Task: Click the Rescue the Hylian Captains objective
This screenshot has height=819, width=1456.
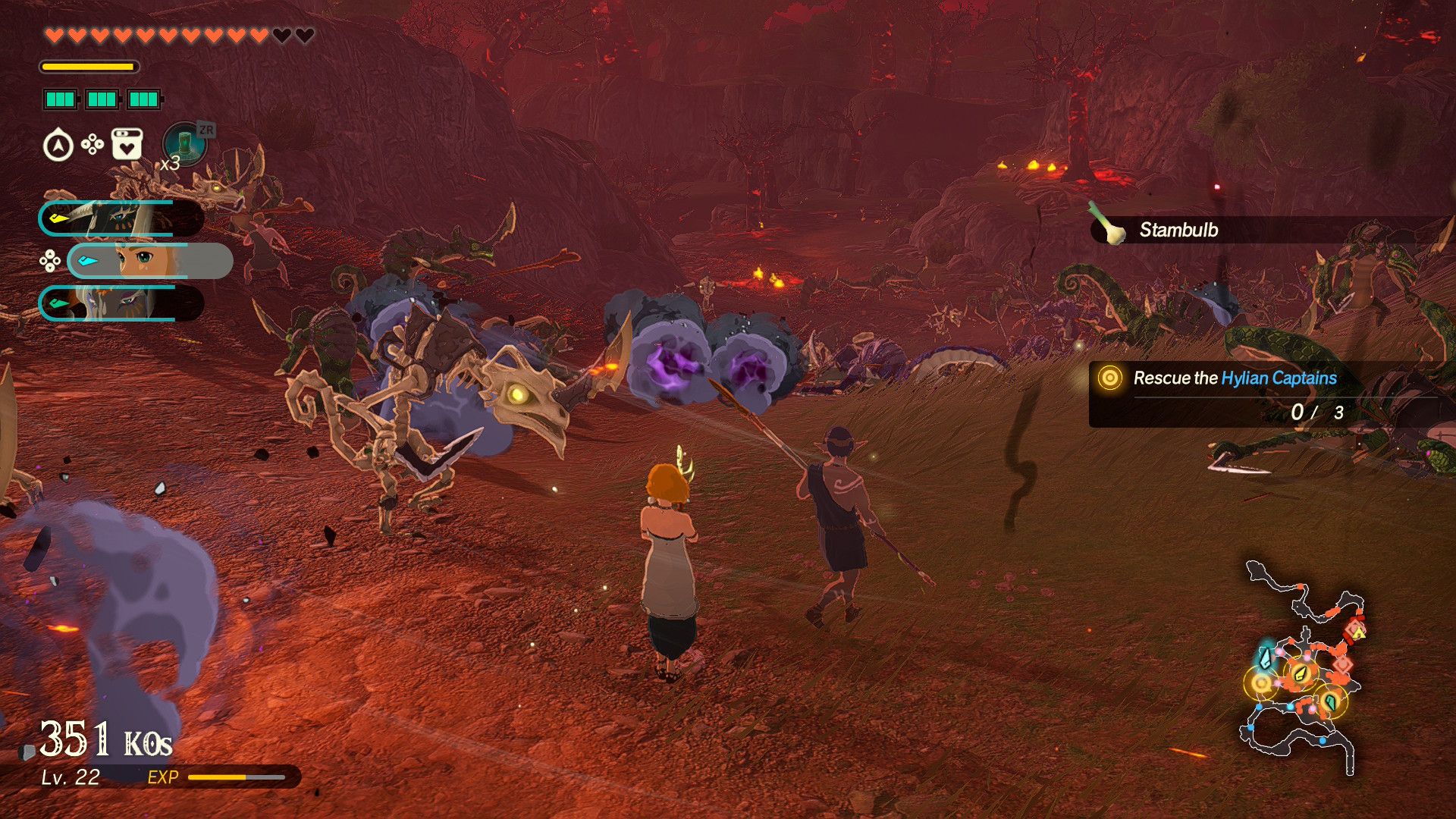Action: (1235, 378)
